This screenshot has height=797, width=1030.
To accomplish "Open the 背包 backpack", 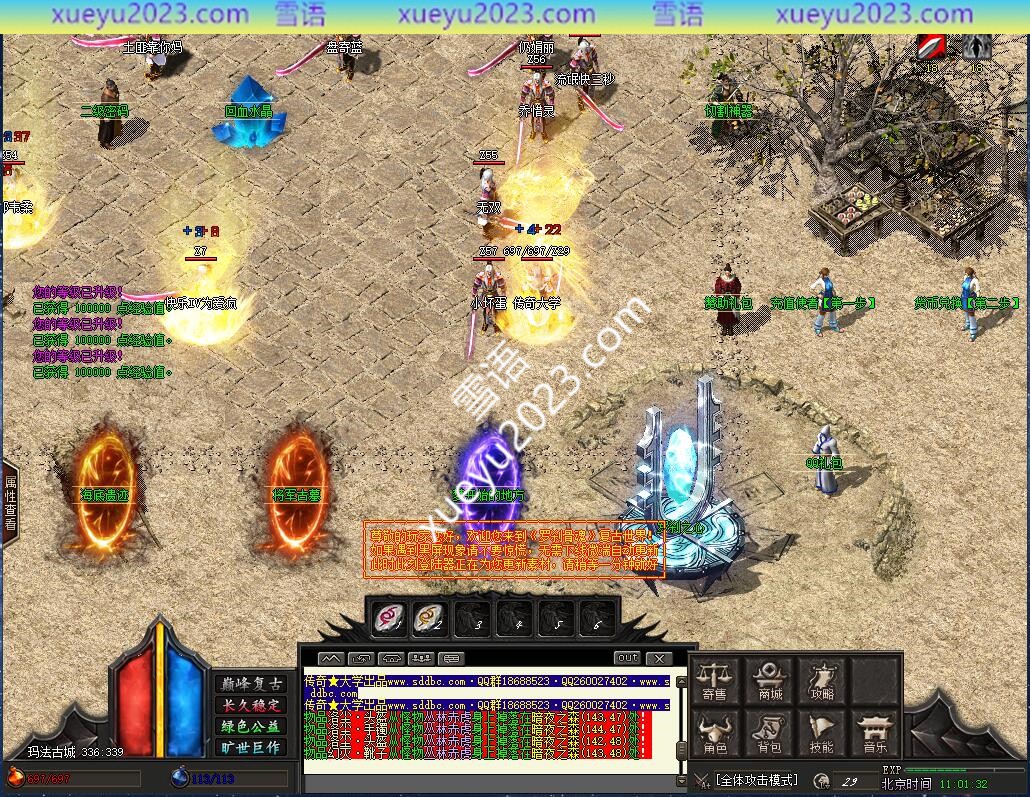I will [x=769, y=733].
